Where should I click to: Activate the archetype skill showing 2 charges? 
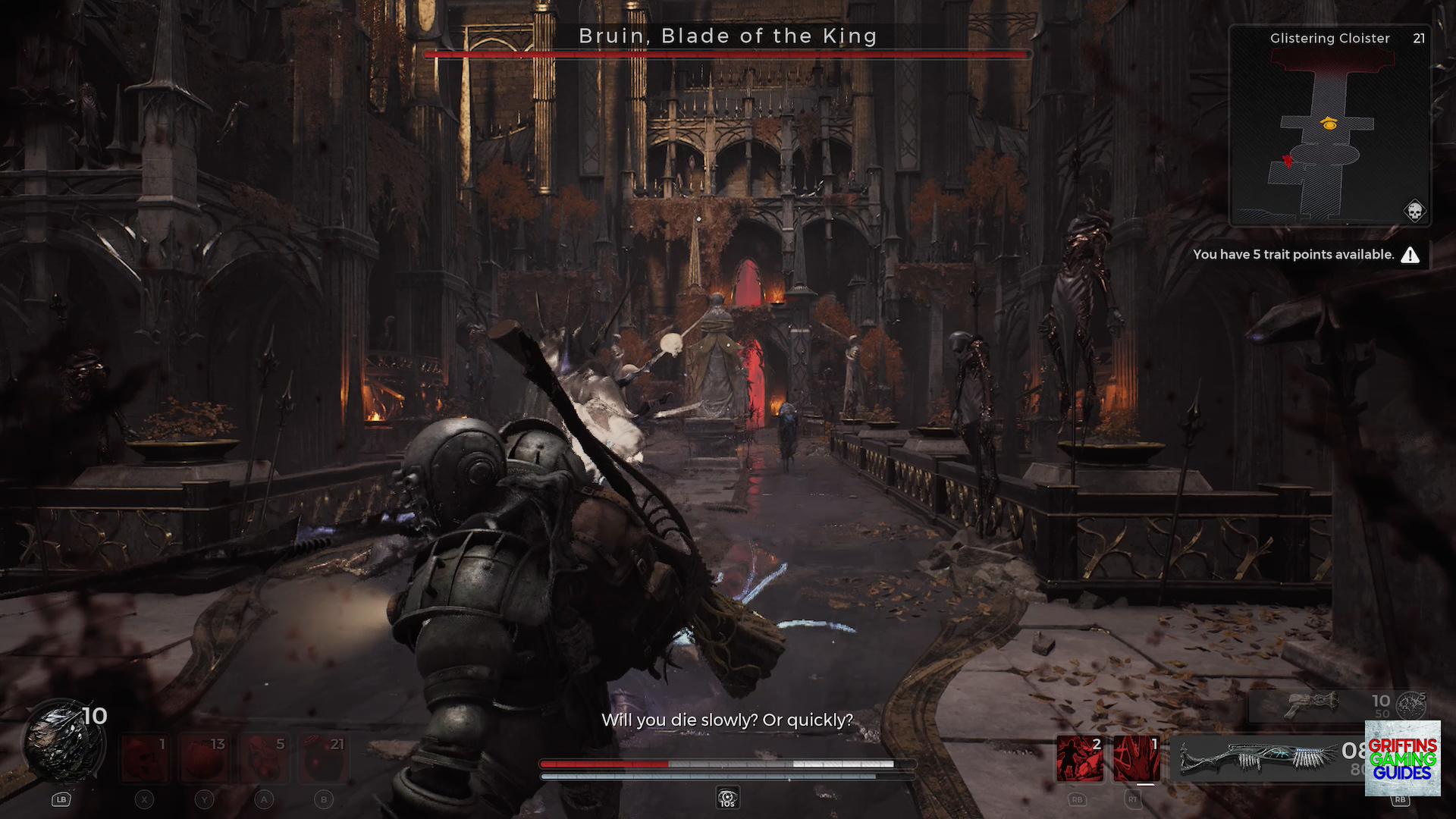1079,758
